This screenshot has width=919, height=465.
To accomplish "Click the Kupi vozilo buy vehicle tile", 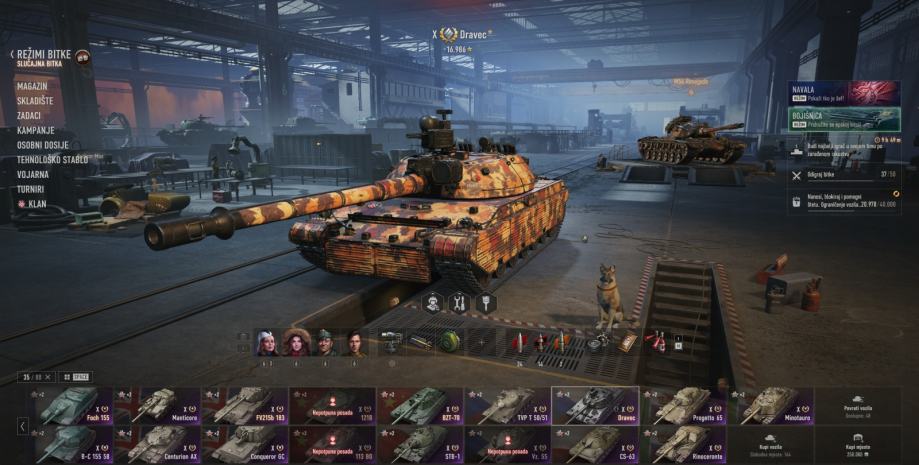I will (x=770, y=444).
